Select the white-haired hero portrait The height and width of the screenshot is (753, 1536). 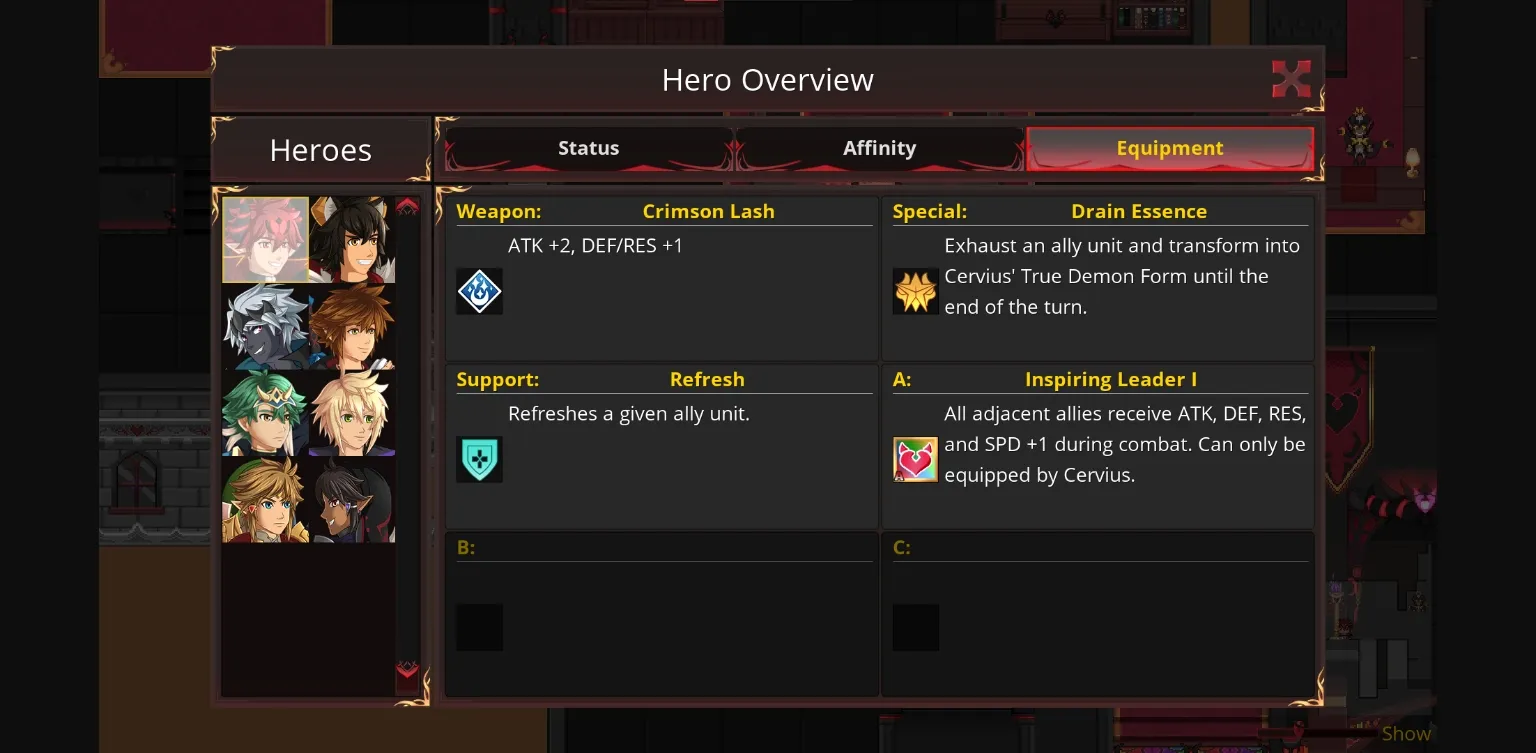[x=265, y=326]
